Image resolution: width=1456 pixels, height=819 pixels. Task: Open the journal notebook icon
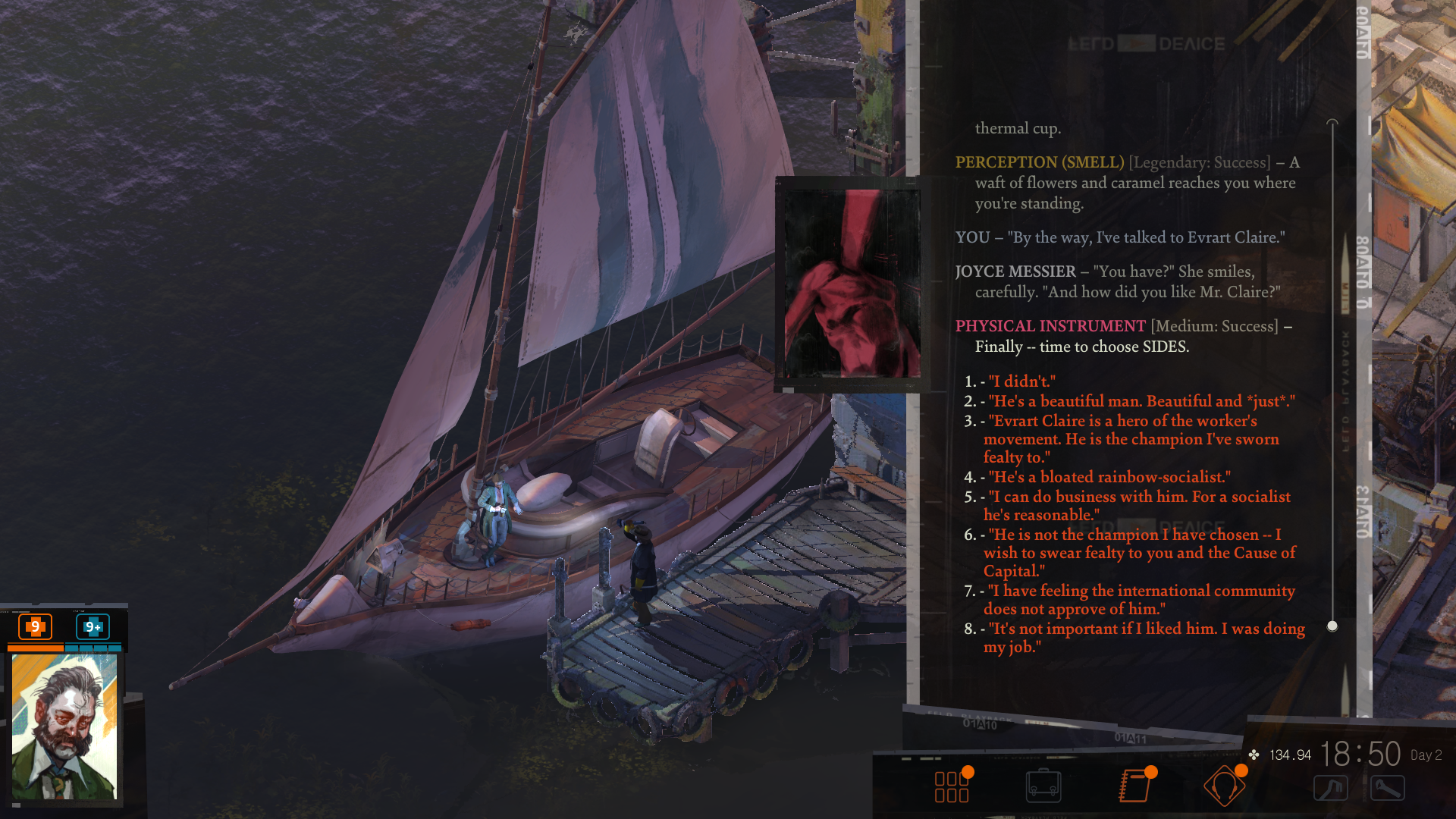1135,786
